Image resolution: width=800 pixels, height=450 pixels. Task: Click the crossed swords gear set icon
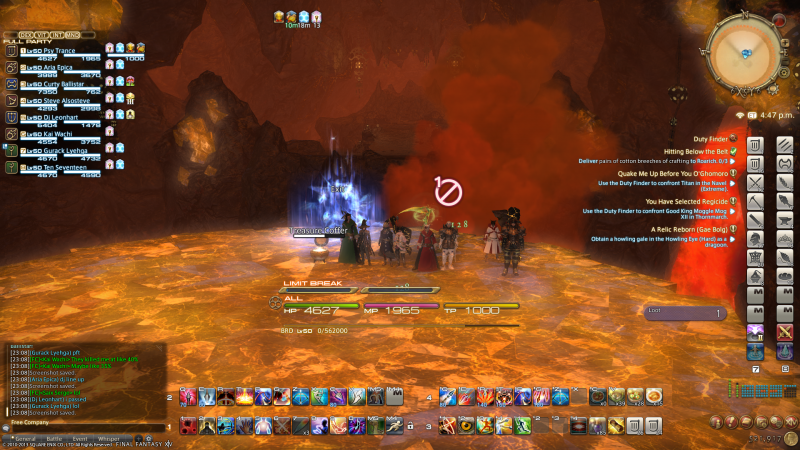point(756,183)
